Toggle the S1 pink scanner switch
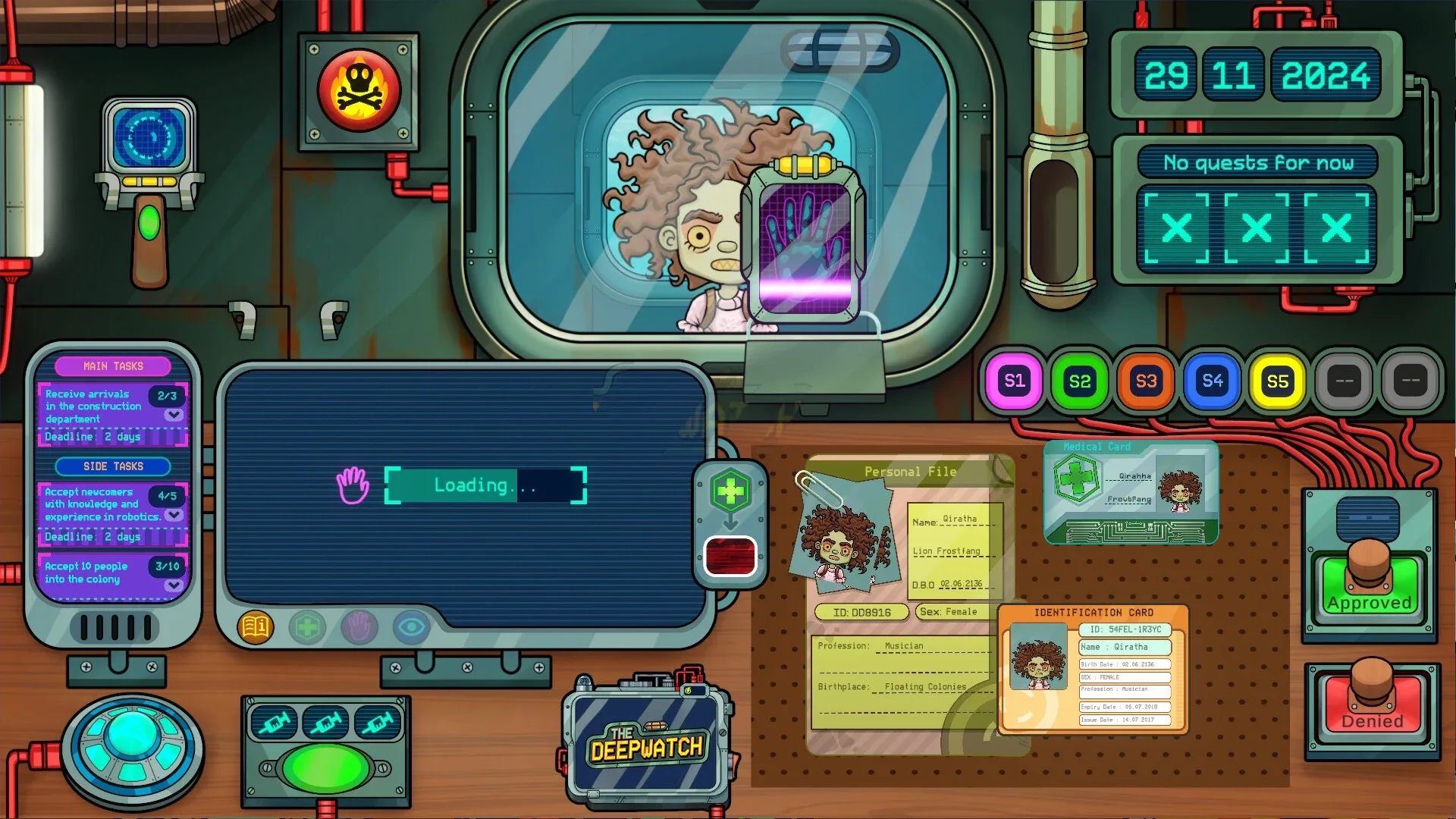1456x819 pixels. coord(1013,381)
